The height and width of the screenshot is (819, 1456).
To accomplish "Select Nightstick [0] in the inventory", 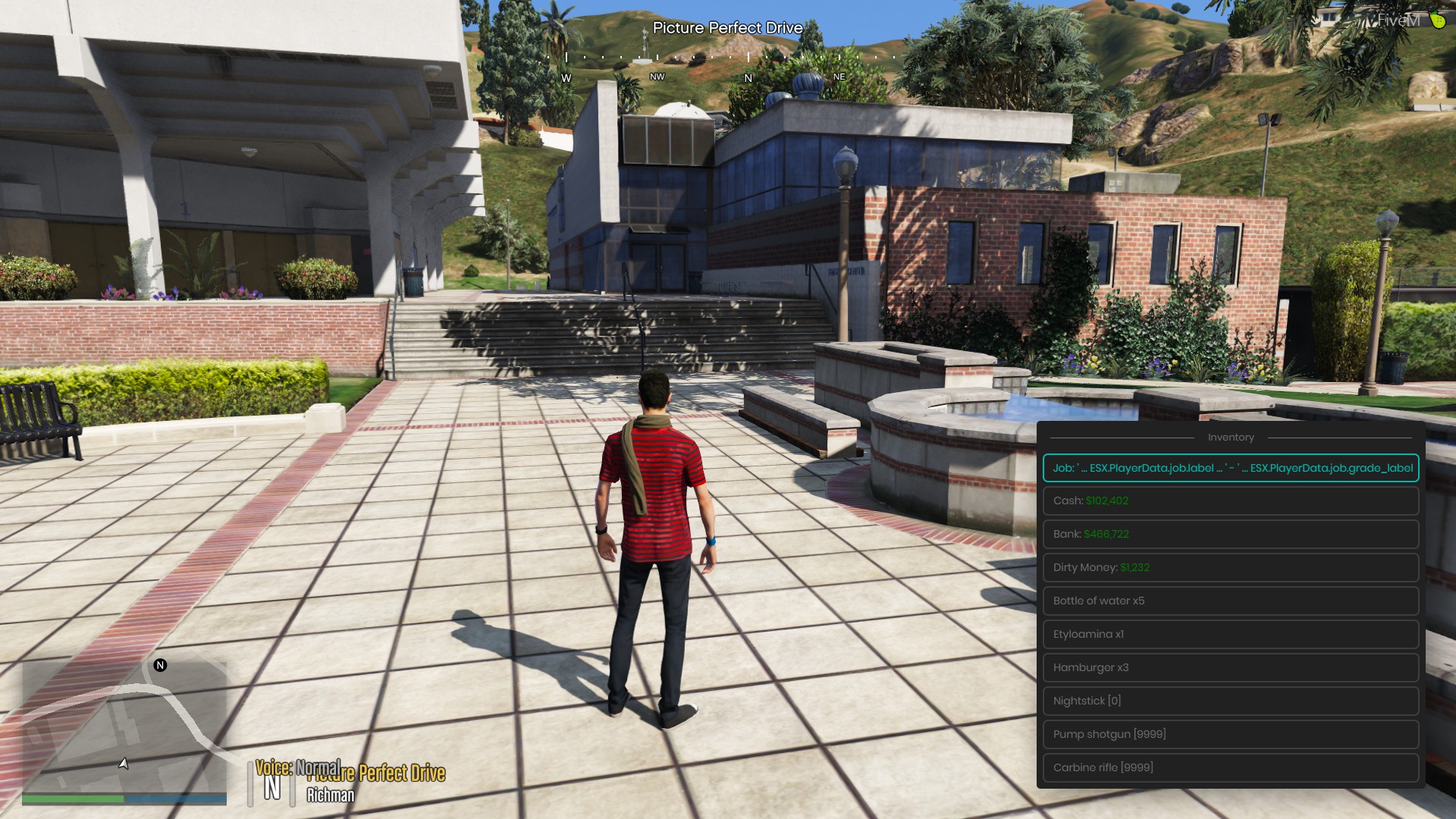I will 1230,700.
